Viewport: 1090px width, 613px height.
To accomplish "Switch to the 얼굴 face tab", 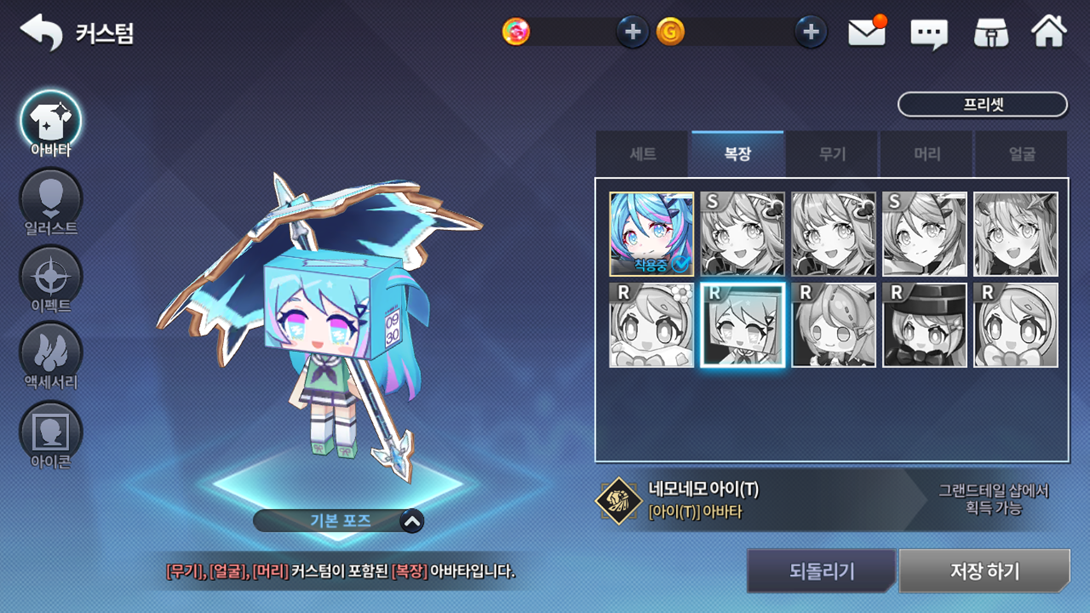I will (1022, 154).
